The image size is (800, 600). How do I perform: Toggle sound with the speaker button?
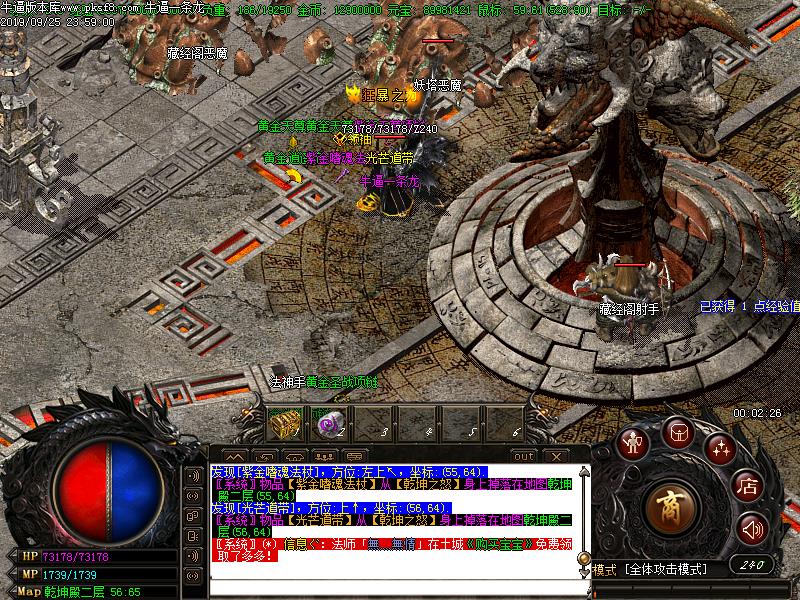pos(750,527)
